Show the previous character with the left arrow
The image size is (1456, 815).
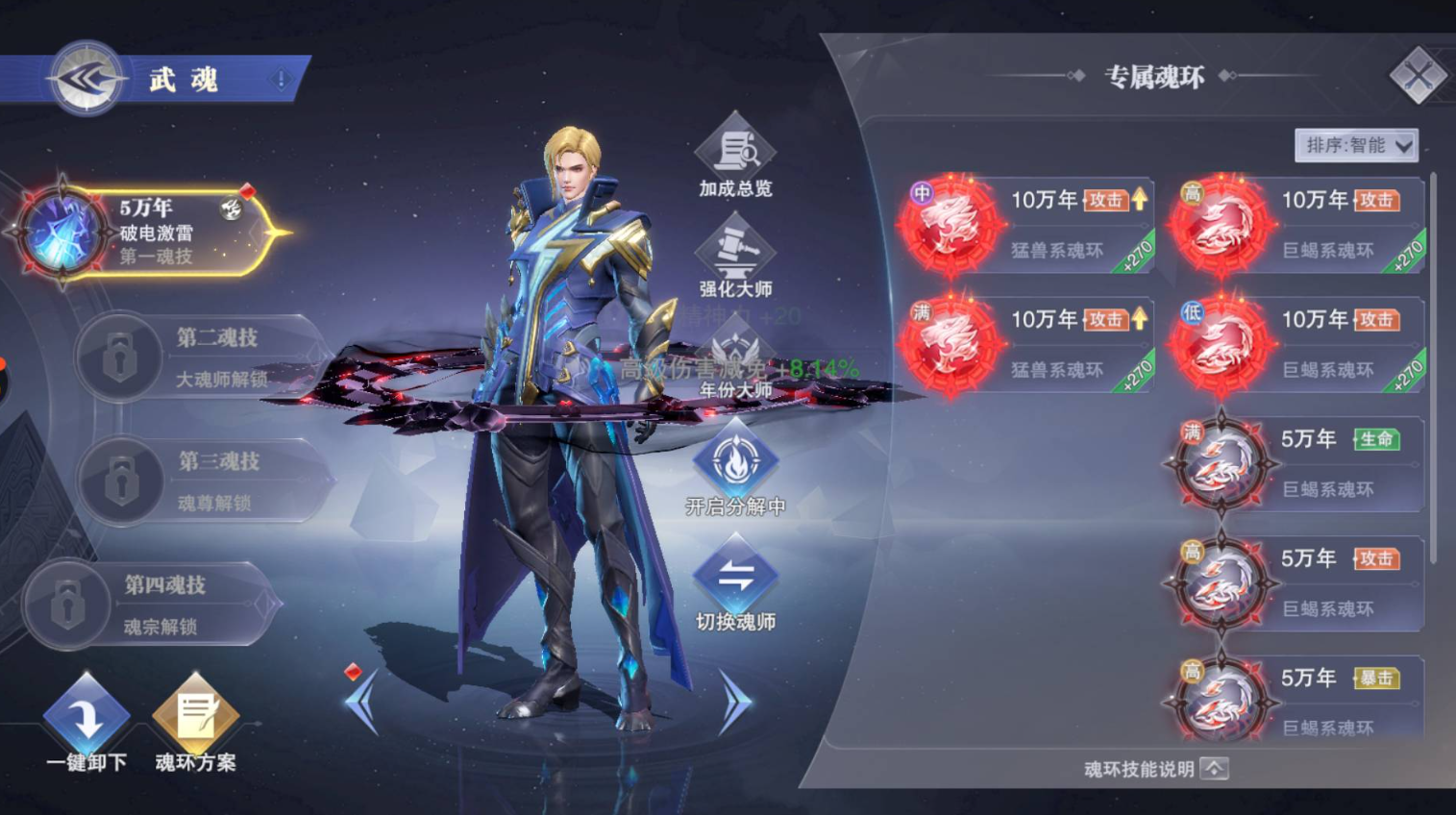coord(363,703)
